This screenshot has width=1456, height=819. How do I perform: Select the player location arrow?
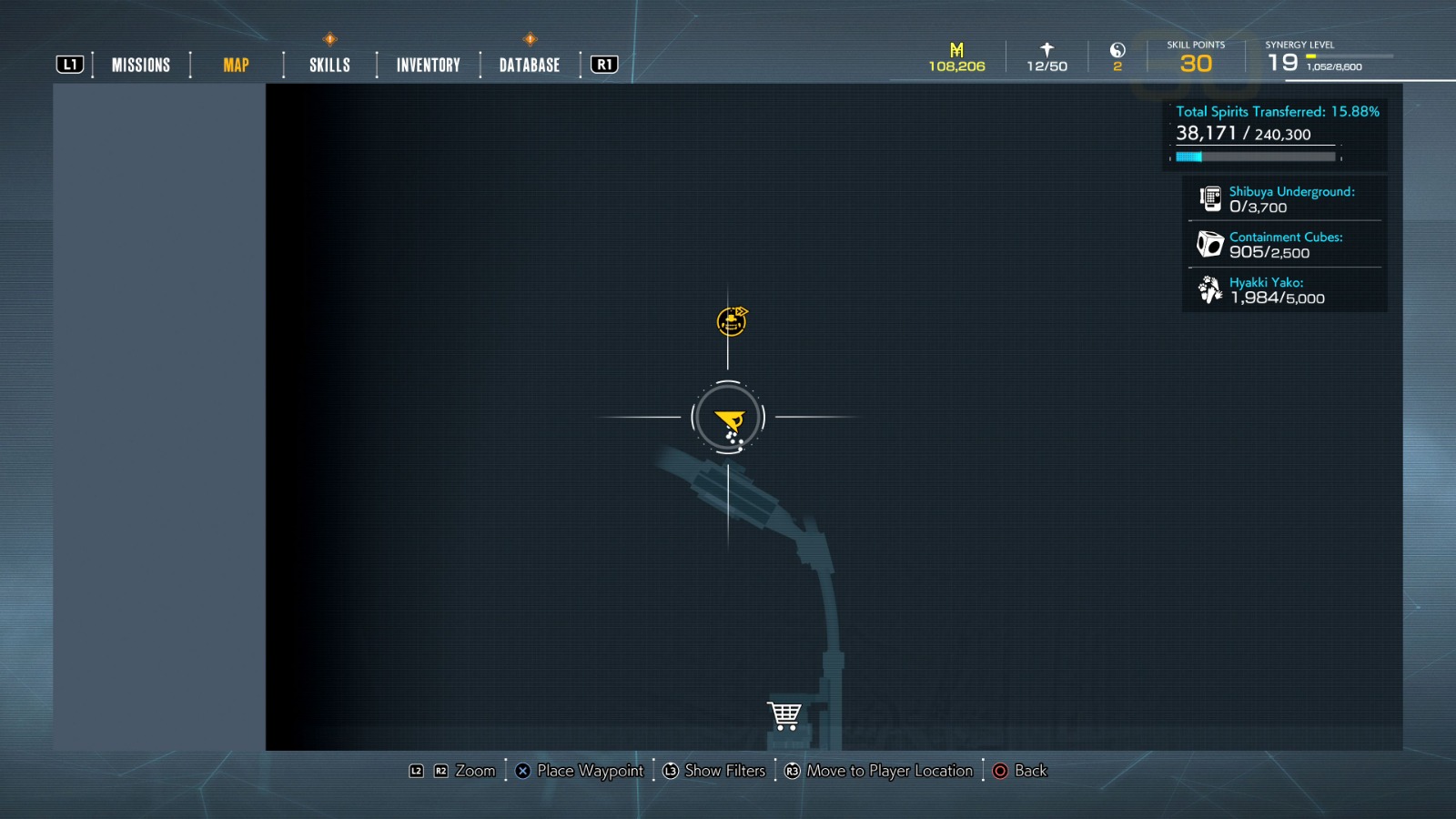pyautogui.click(x=728, y=418)
